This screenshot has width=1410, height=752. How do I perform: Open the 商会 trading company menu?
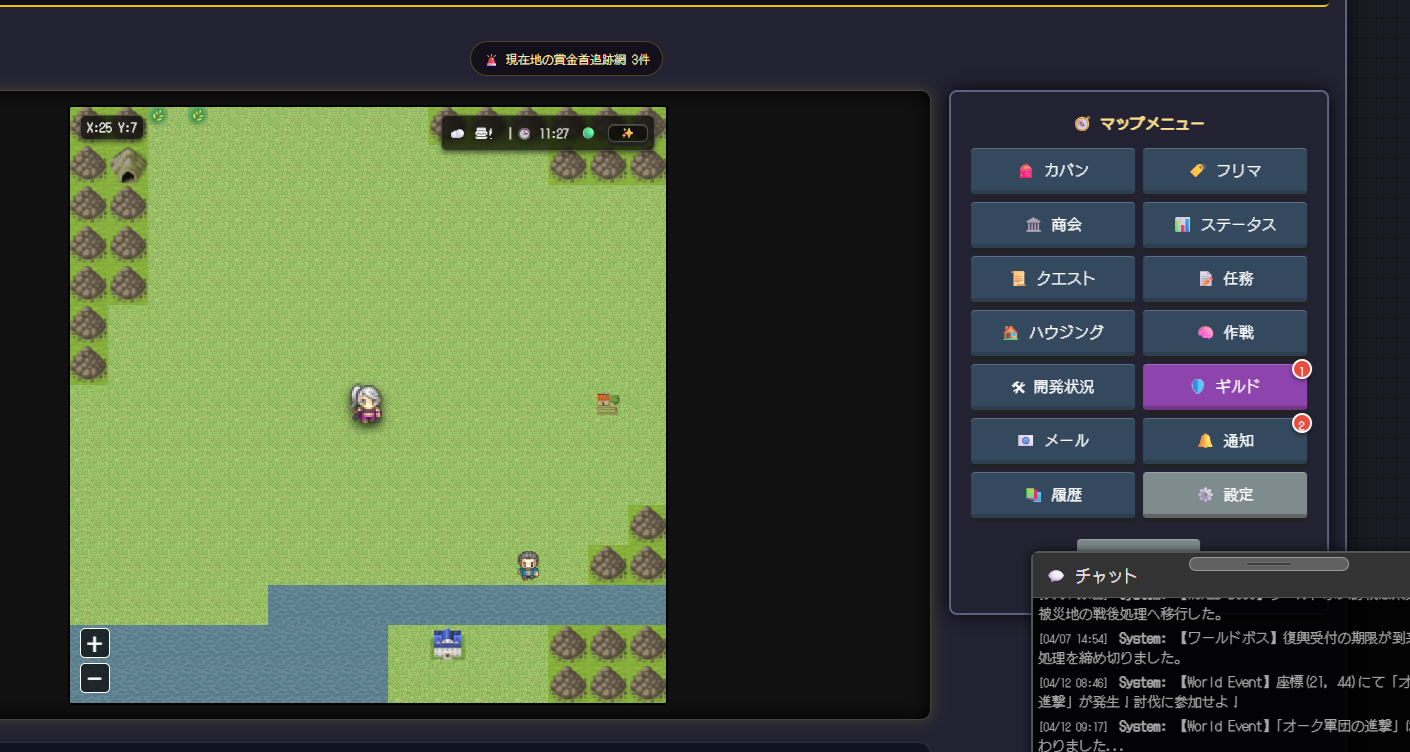[1052, 225]
